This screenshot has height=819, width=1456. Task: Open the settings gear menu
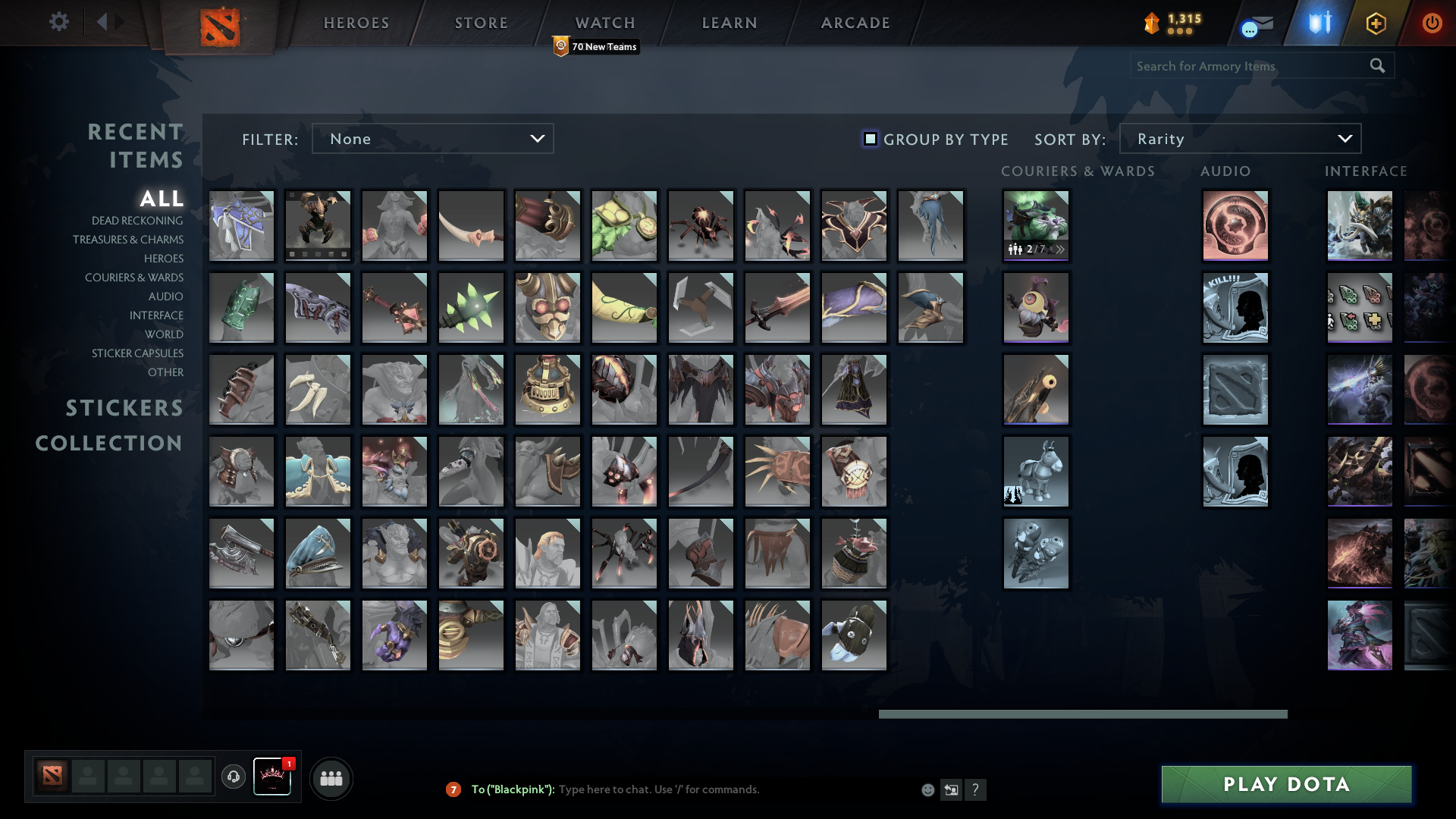click(59, 22)
